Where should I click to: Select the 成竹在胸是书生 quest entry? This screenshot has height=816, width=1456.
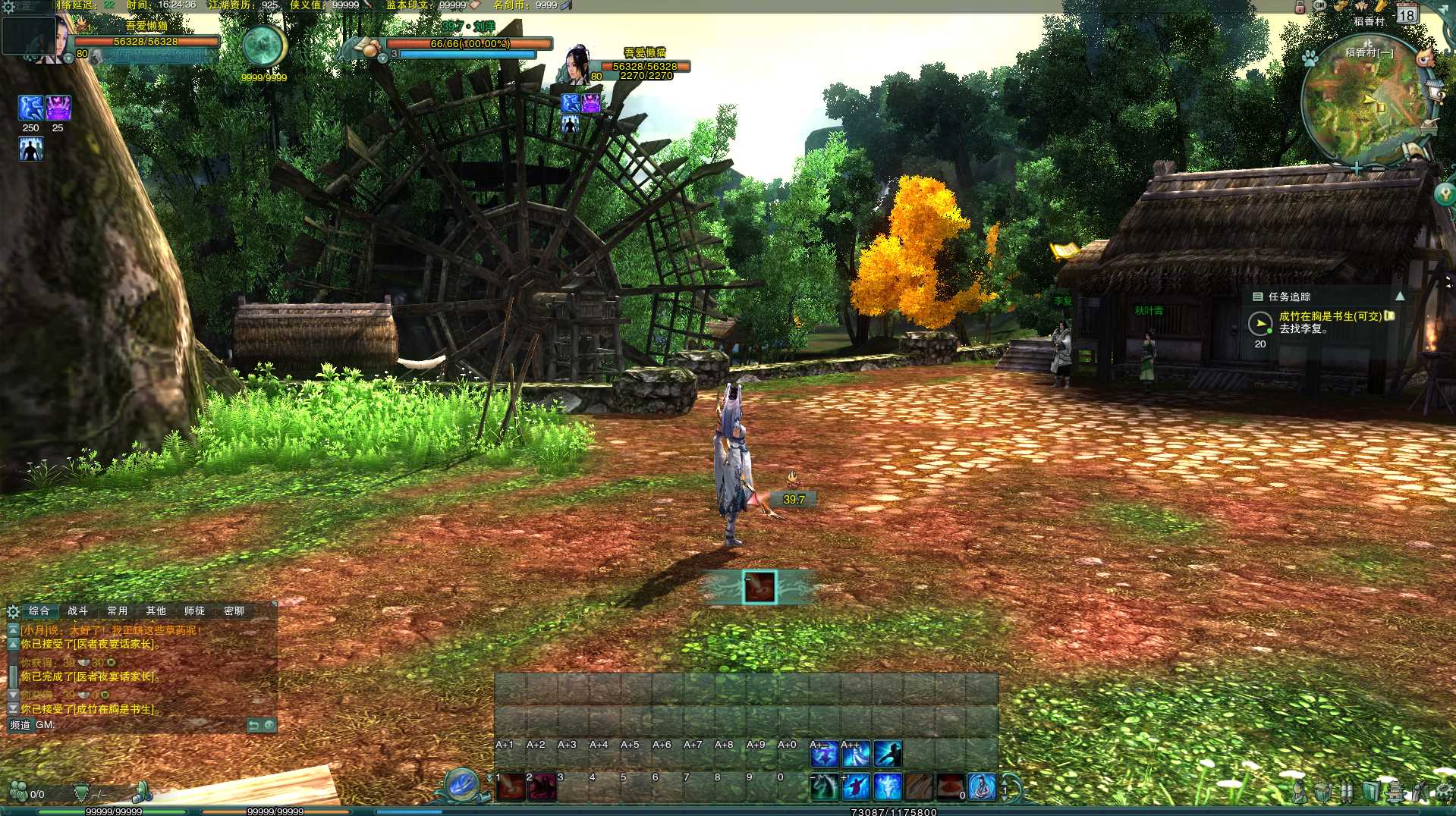tap(1329, 316)
